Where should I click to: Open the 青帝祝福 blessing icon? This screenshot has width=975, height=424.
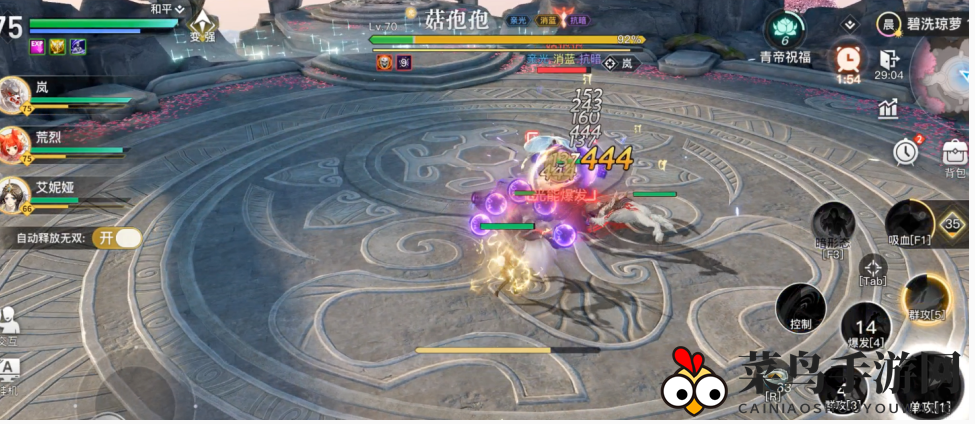tap(784, 32)
